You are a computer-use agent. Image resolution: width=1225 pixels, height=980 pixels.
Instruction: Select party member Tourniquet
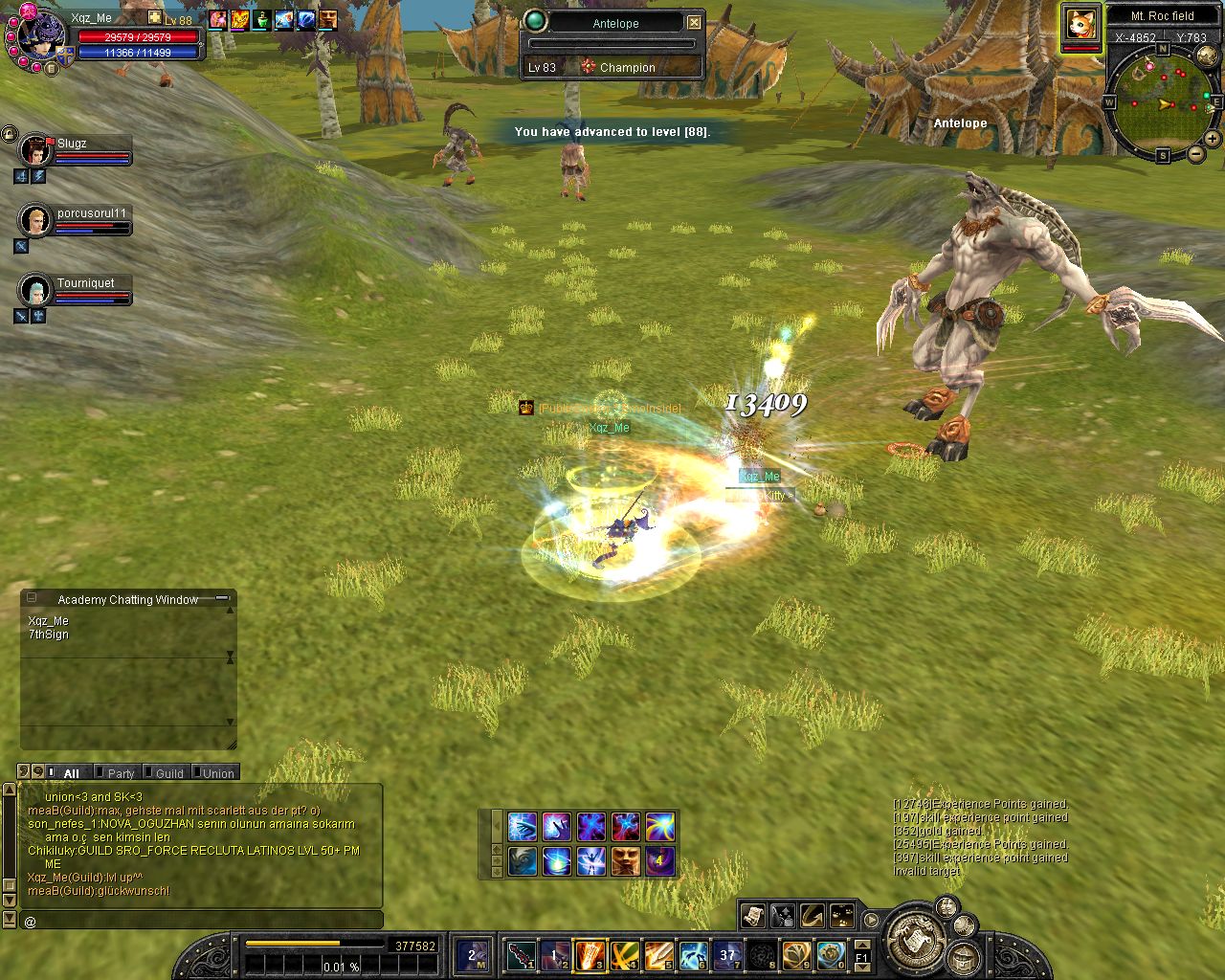pos(36,291)
